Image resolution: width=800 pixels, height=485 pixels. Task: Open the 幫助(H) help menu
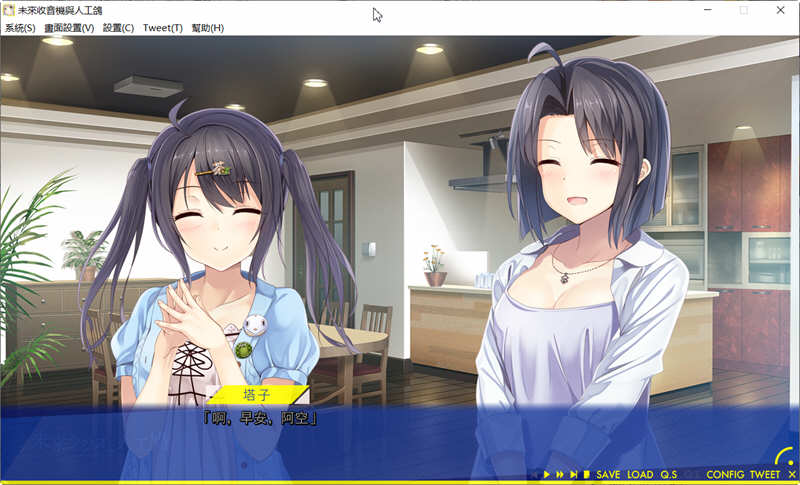click(x=208, y=28)
